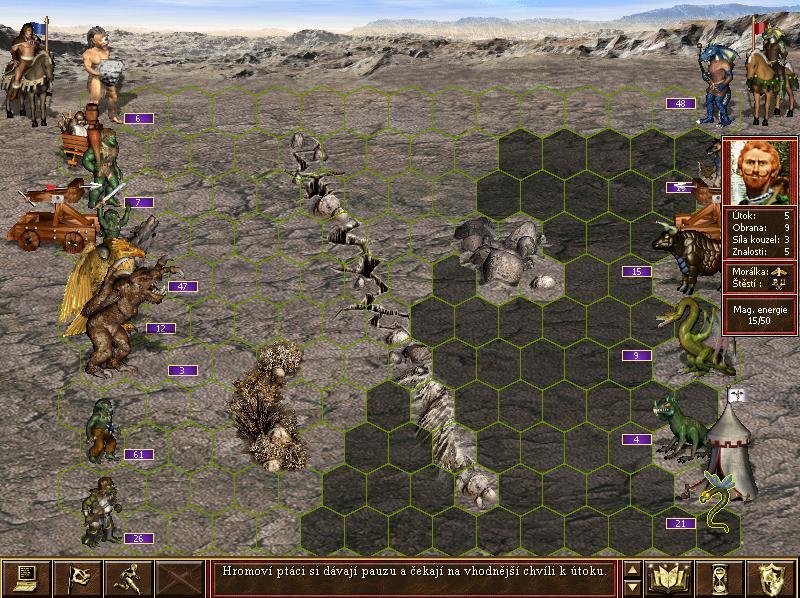Open the spellbook to cast a spell

click(x=667, y=576)
